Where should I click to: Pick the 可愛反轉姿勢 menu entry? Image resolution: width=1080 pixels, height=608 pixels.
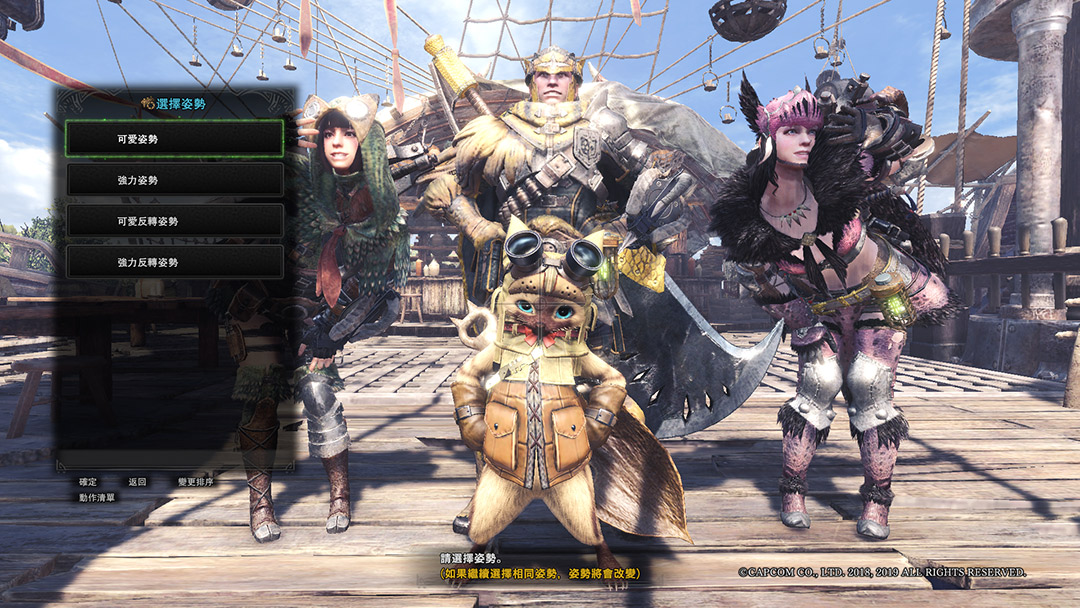pyautogui.click(x=175, y=221)
